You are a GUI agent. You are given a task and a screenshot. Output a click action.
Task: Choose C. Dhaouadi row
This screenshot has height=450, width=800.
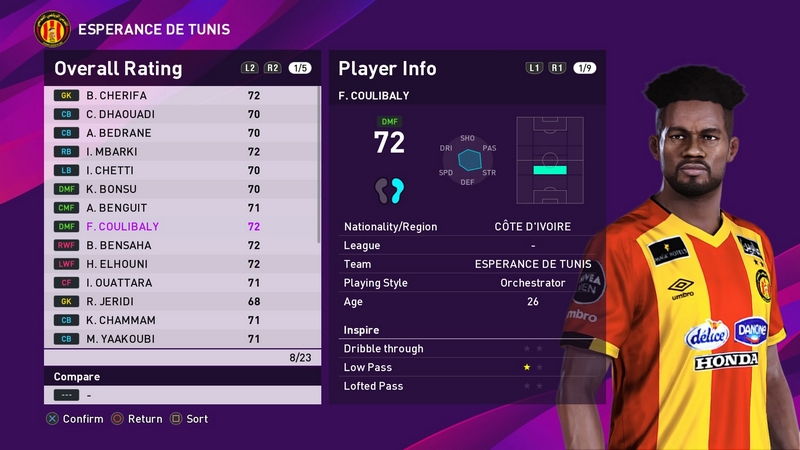(x=180, y=114)
